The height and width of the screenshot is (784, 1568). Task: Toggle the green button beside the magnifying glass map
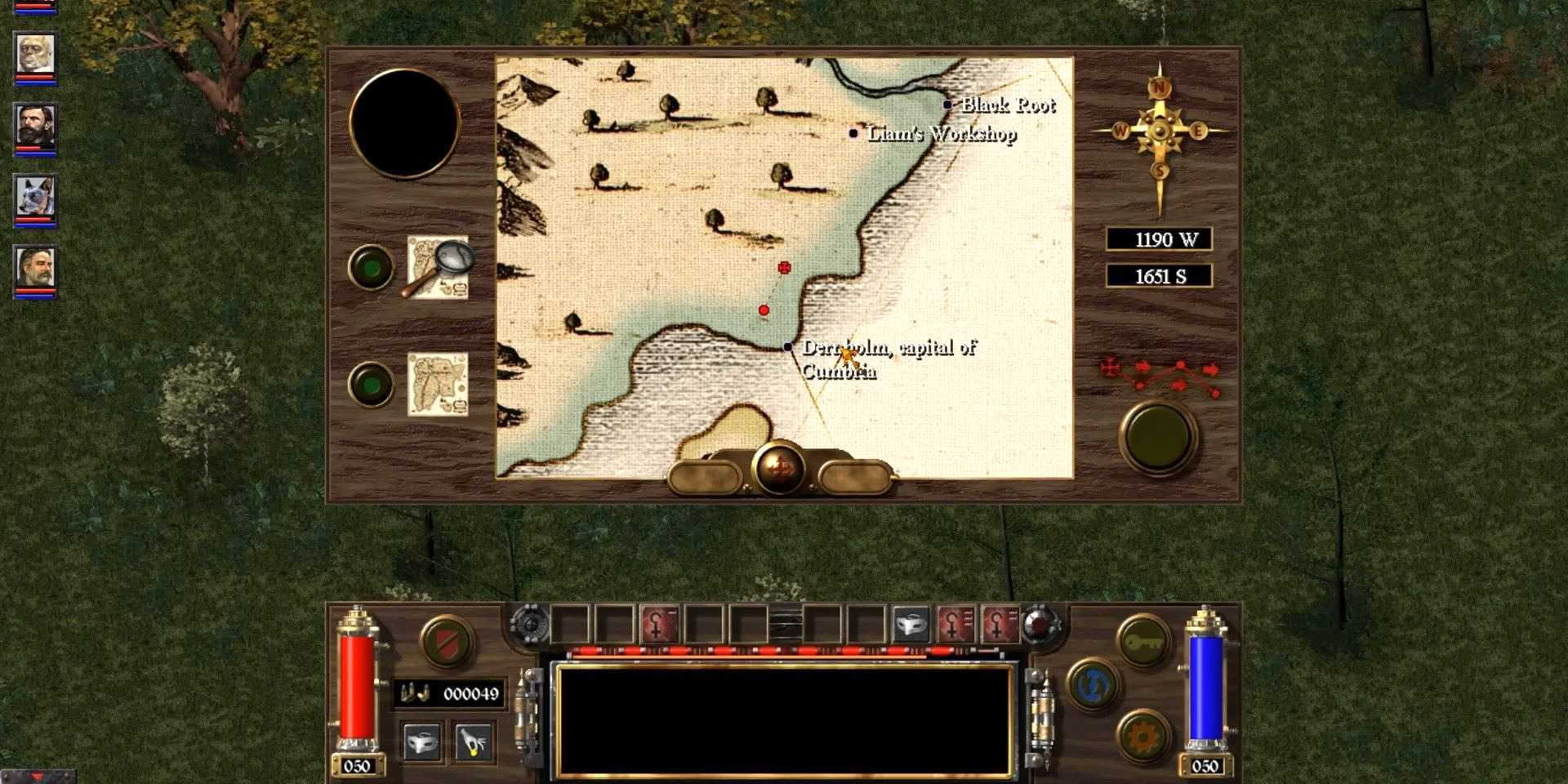click(x=371, y=267)
